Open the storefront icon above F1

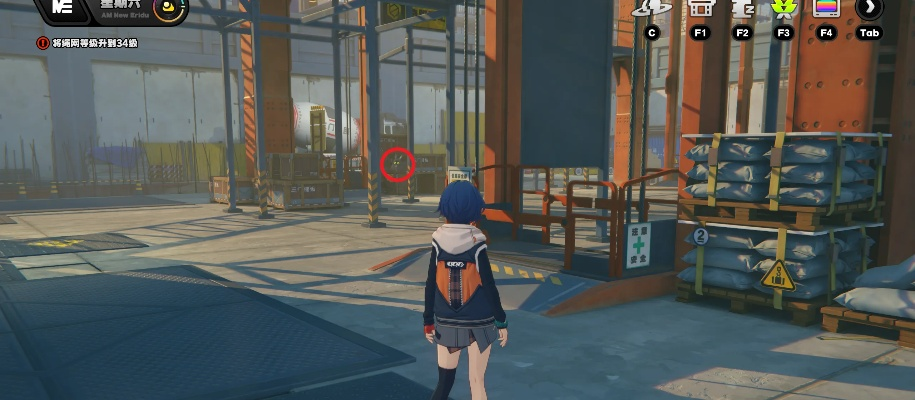click(700, 8)
